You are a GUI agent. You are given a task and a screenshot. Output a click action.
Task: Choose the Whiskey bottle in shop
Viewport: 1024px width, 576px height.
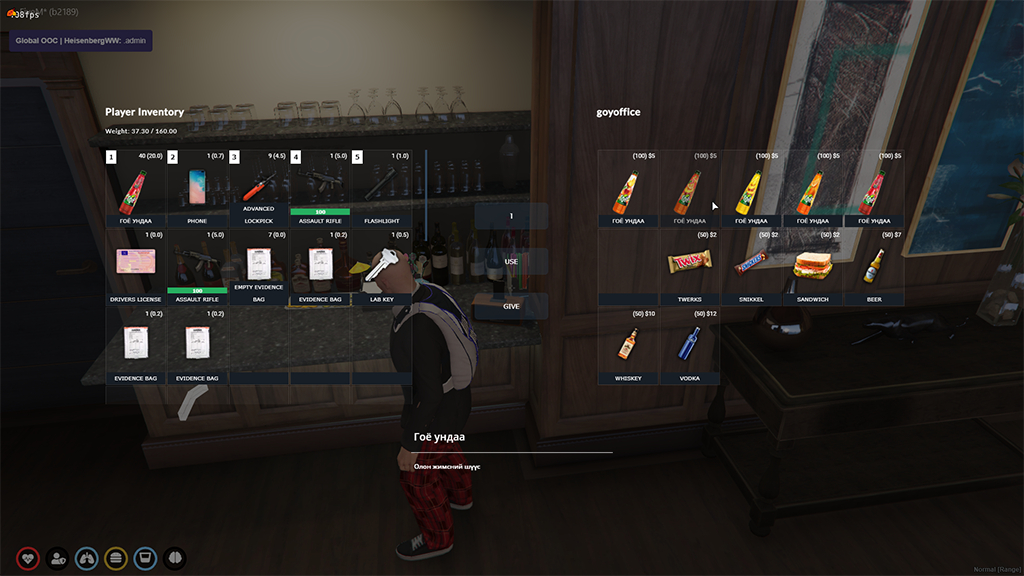click(x=628, y=345)
